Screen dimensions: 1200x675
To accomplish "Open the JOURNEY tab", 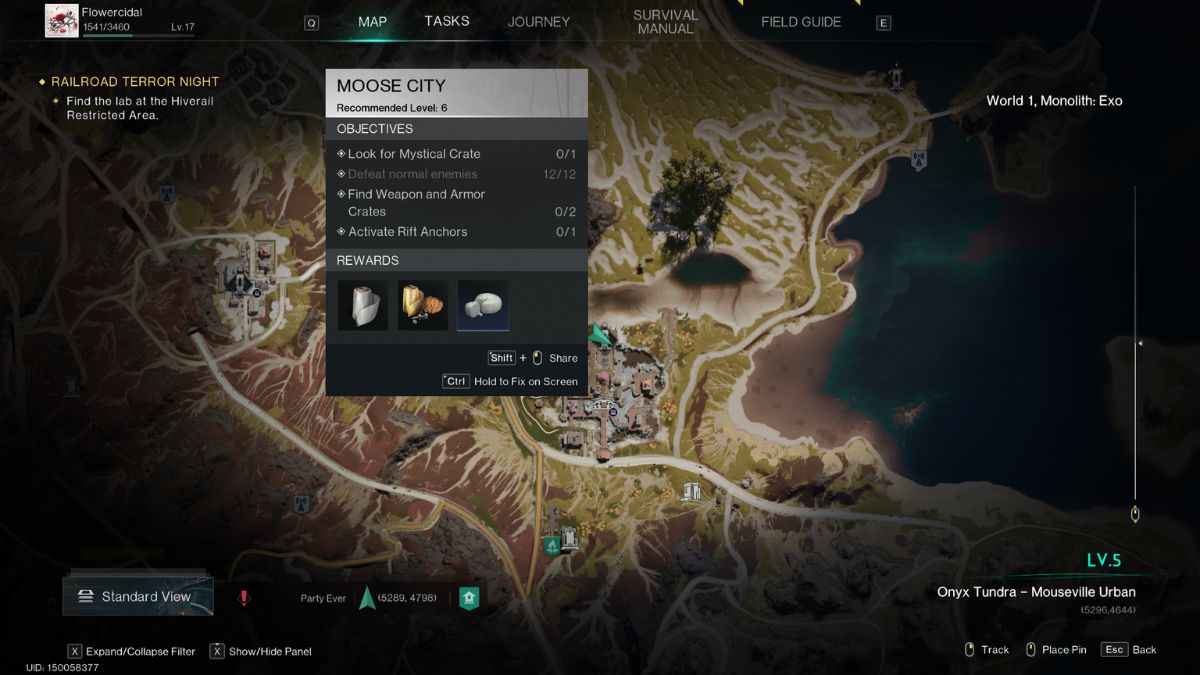I will [x=538, y=22].
